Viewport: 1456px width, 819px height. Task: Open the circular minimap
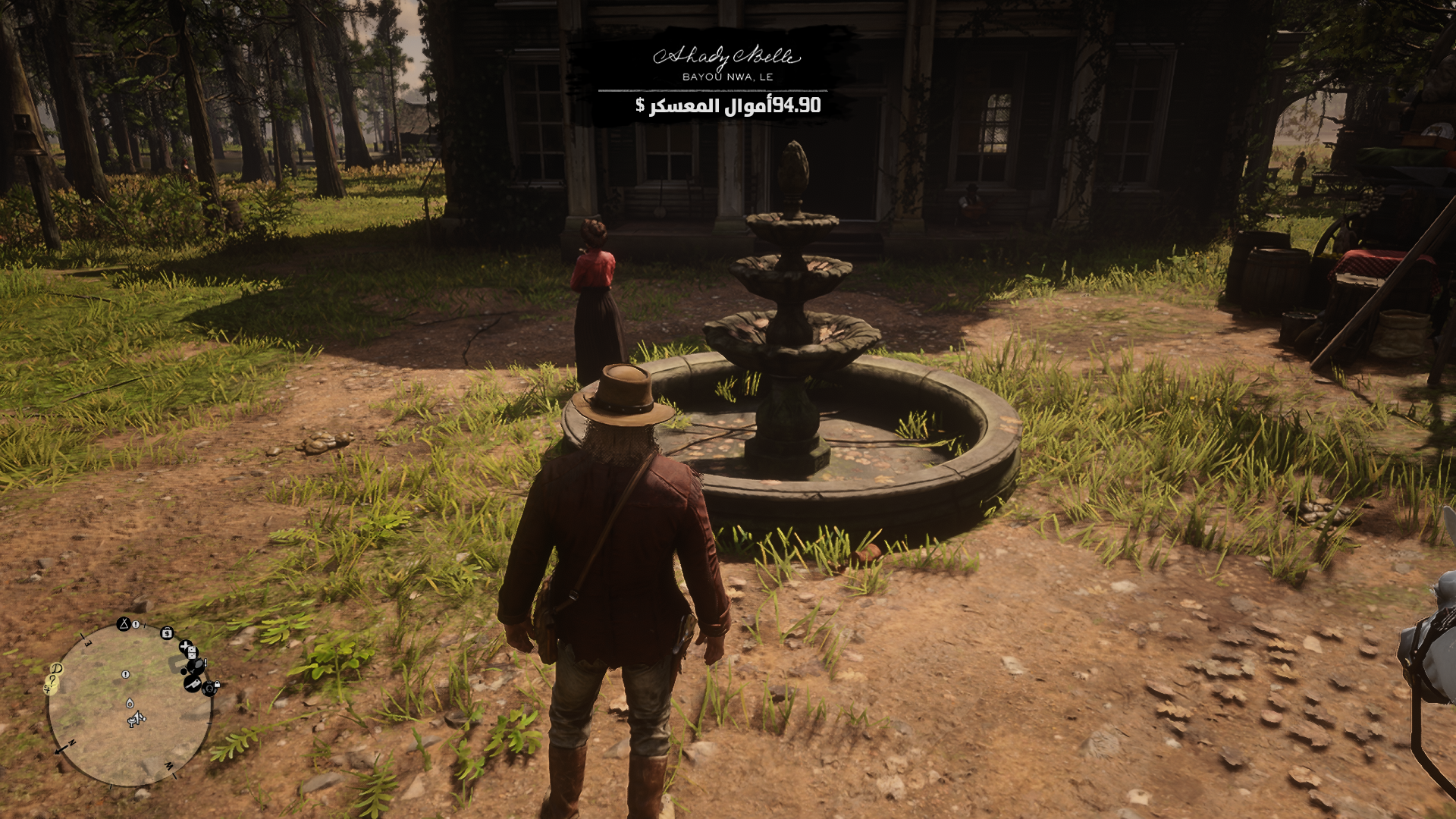pos(129,705)
